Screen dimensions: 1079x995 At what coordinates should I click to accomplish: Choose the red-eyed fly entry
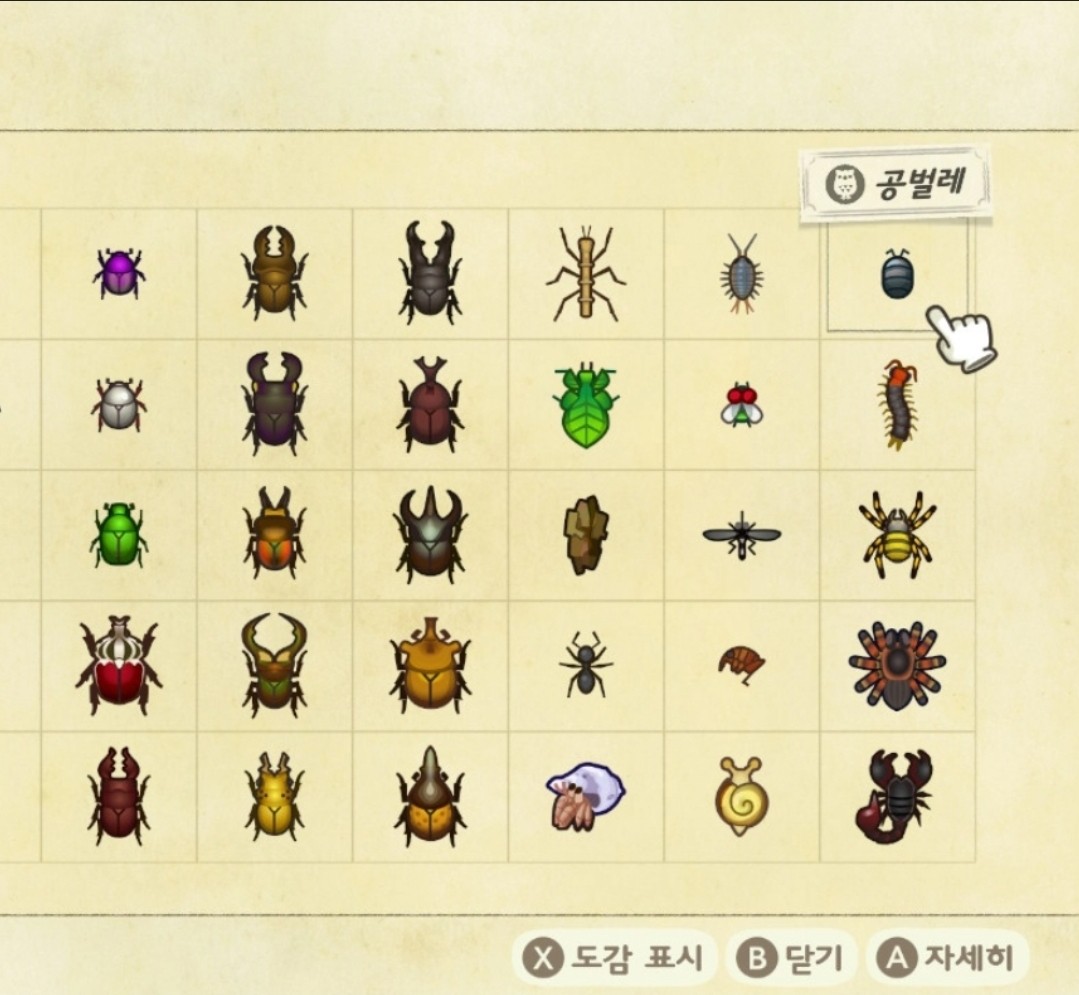click(741, 404)
